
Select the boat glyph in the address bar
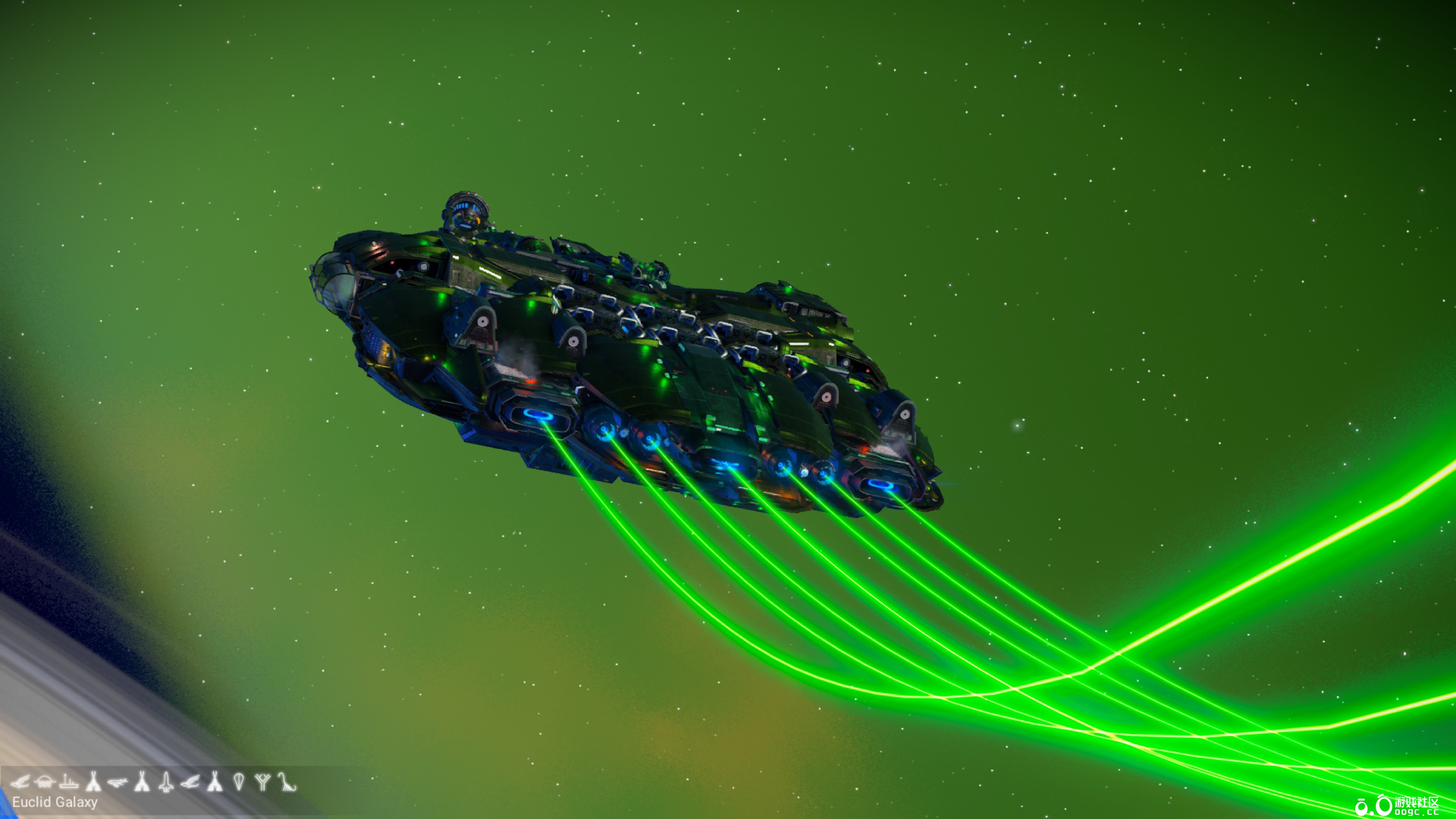click(x=69, y=781)
